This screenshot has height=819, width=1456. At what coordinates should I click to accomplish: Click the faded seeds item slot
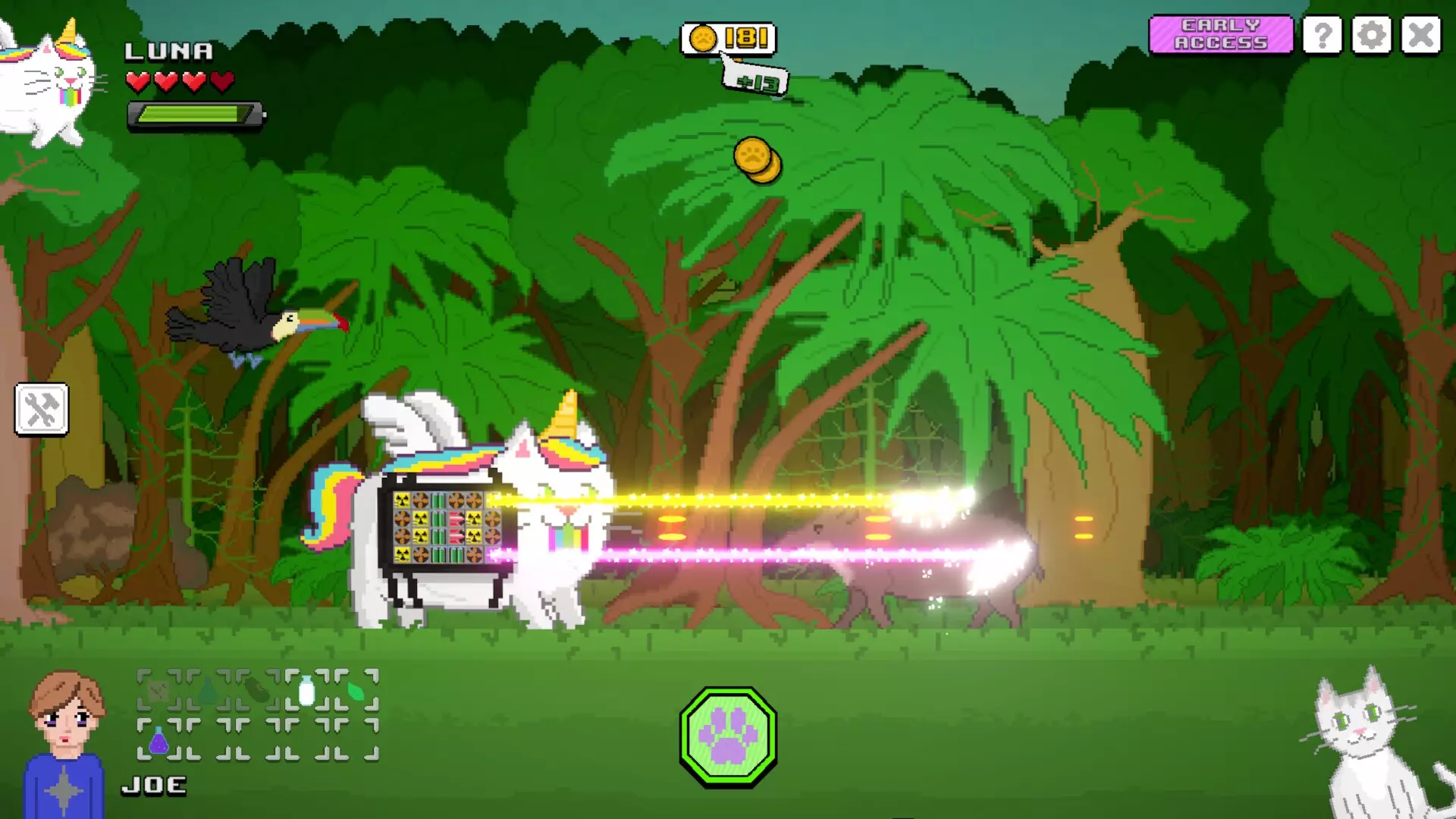pyautogui.click(x=158, y=689)
